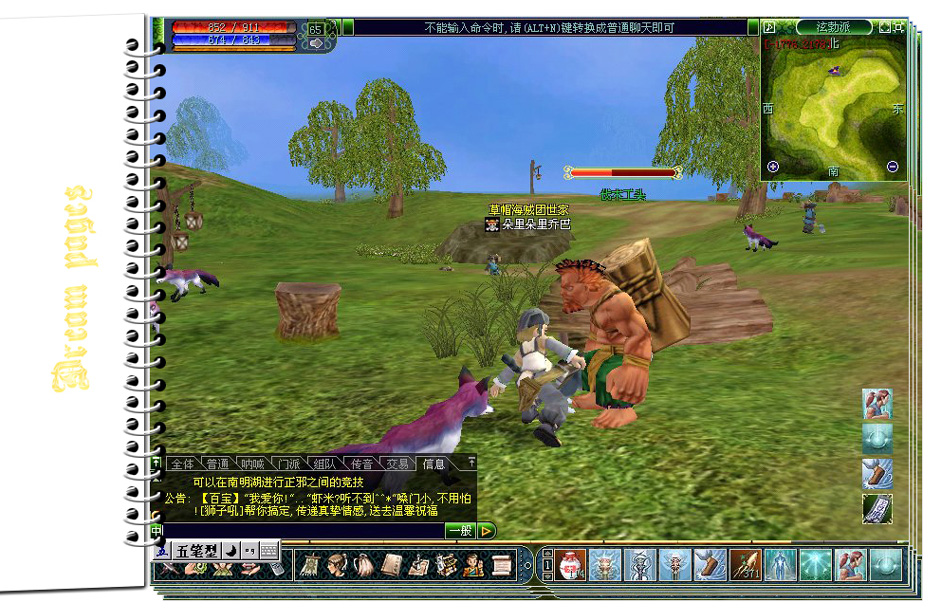Open the 一般 chat mode dropdown
944x613 pixels.
tap(459, 531)
